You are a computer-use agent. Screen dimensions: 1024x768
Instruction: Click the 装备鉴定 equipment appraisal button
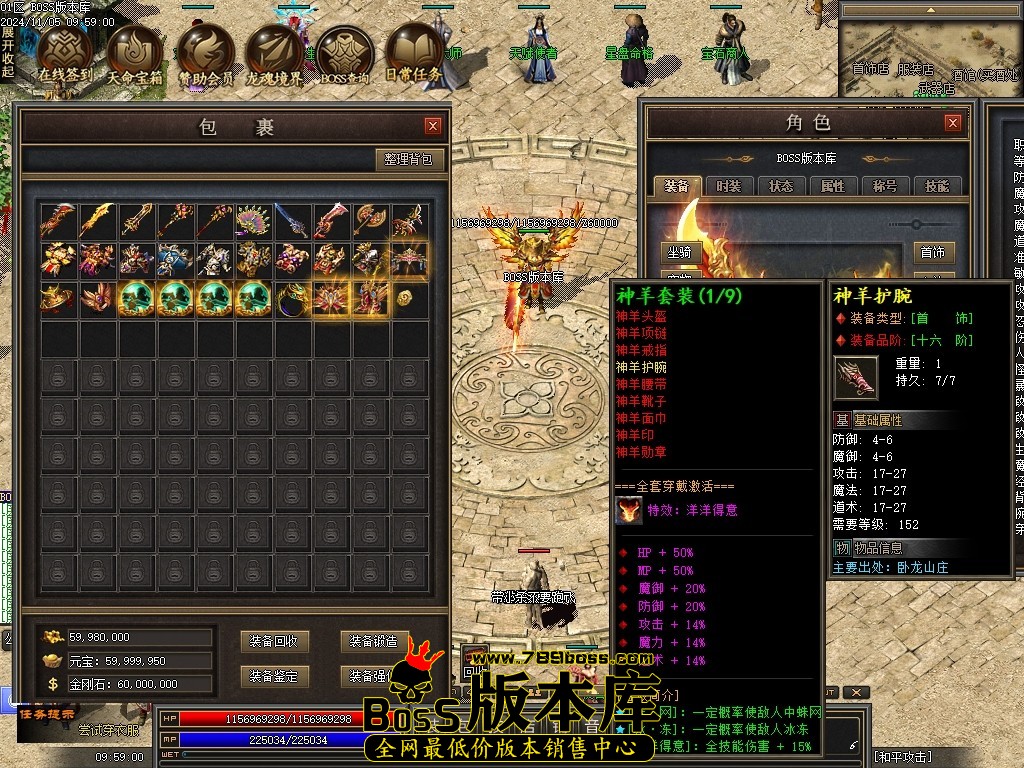tap(275, 677)
